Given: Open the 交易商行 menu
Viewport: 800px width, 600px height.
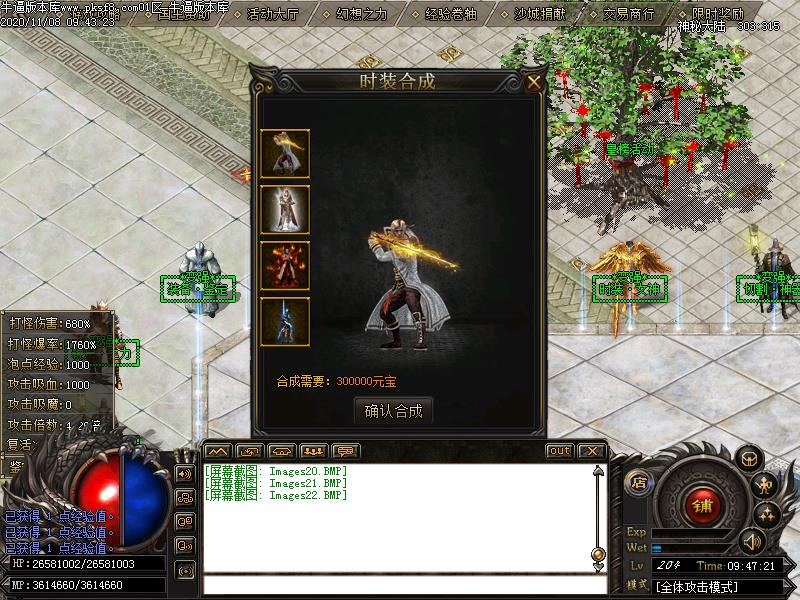Looking at the screenshot, I should tap(628, 14).
